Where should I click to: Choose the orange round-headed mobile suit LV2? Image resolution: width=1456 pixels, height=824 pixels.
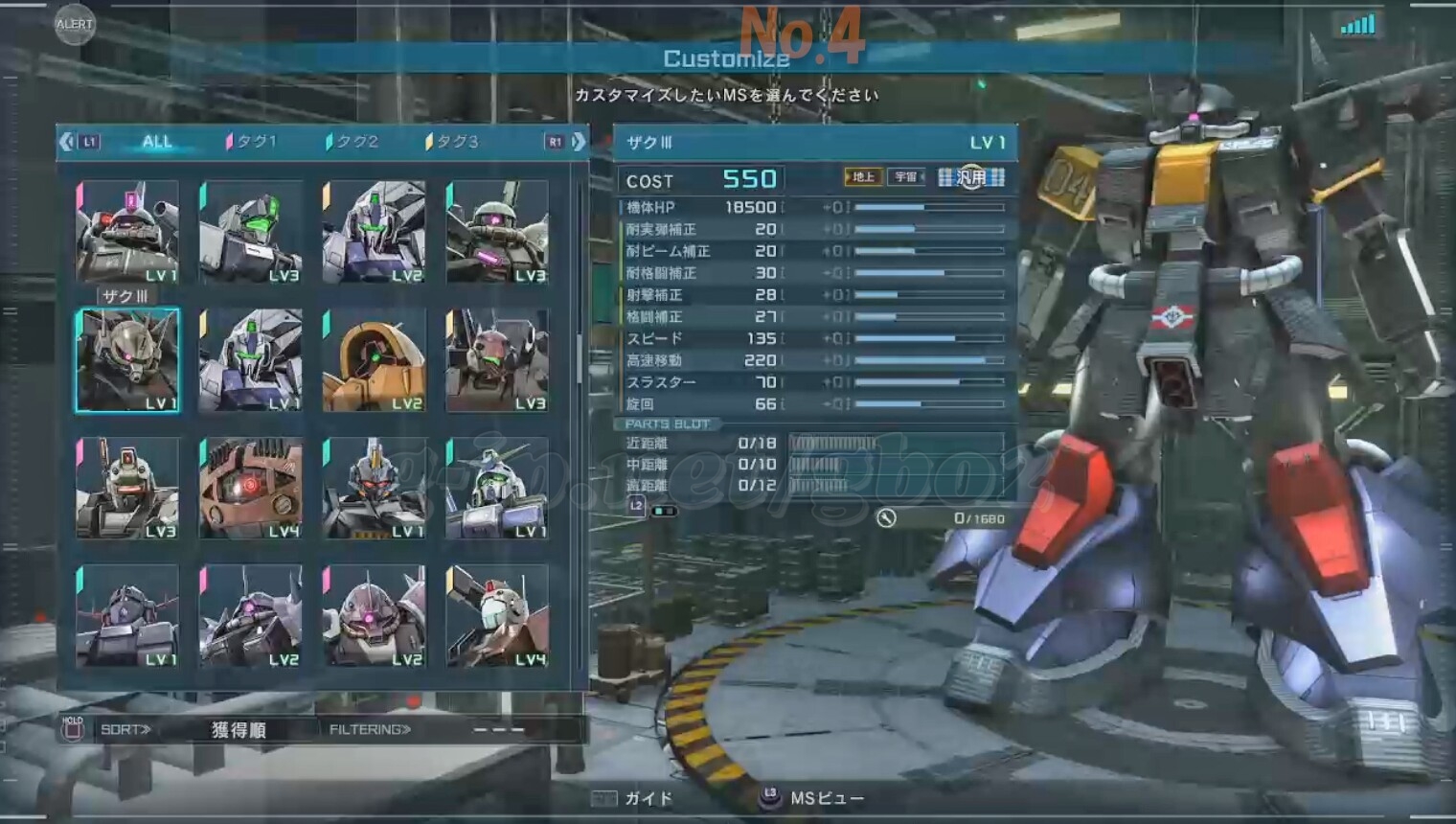(374, 360)
